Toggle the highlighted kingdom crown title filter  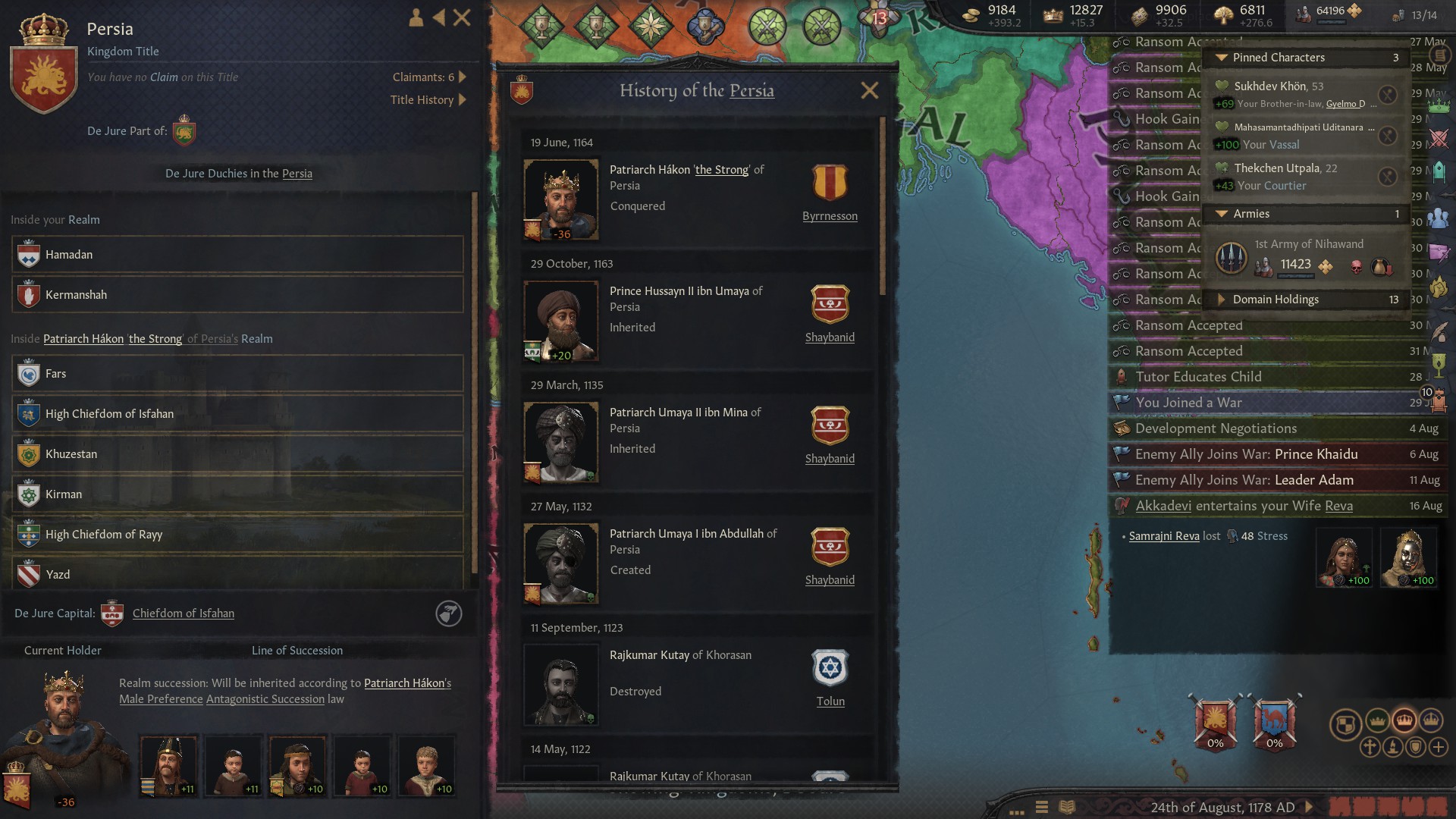tap(1404, 722)
